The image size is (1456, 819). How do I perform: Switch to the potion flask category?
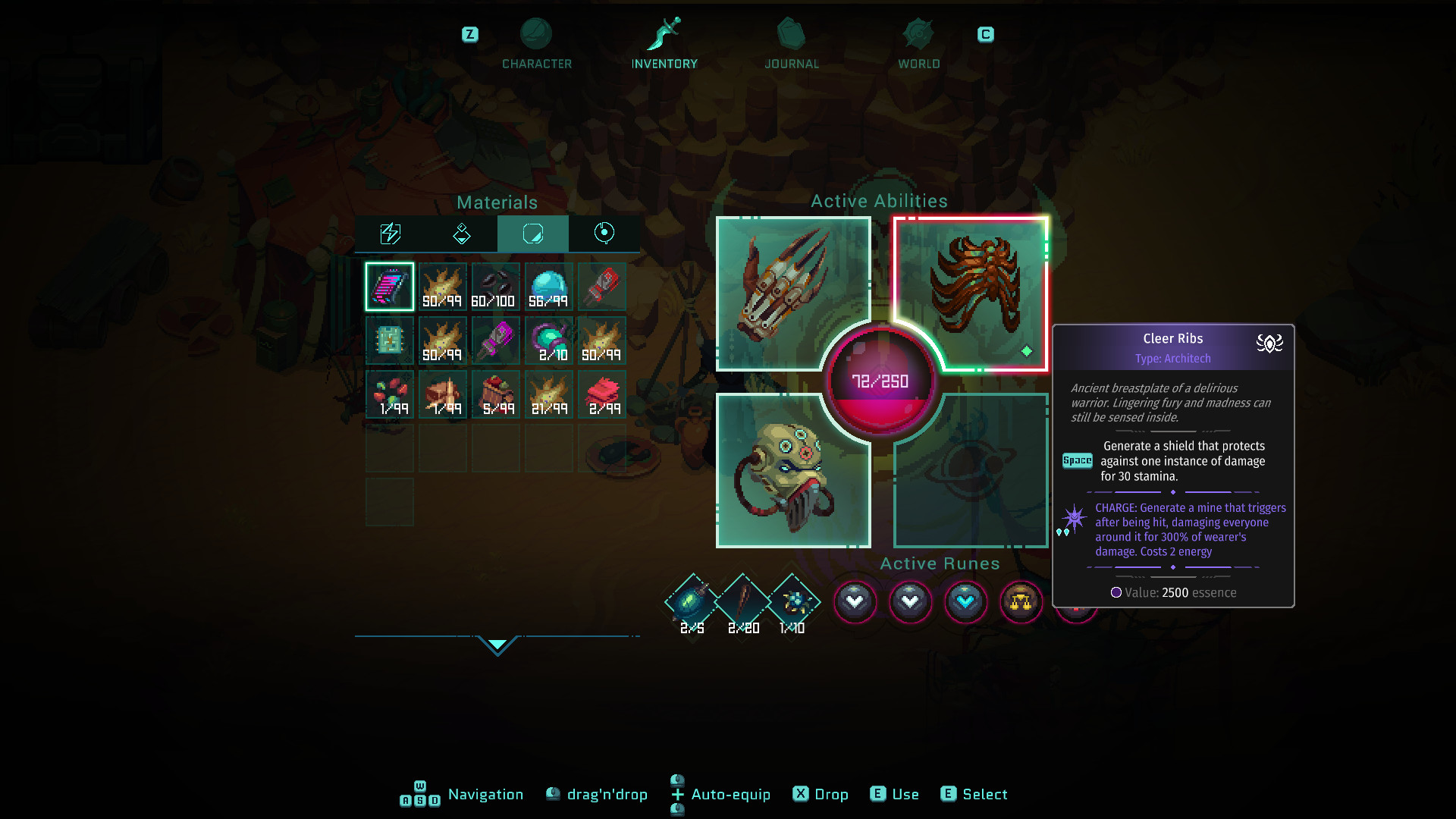(x=461, y=234)
